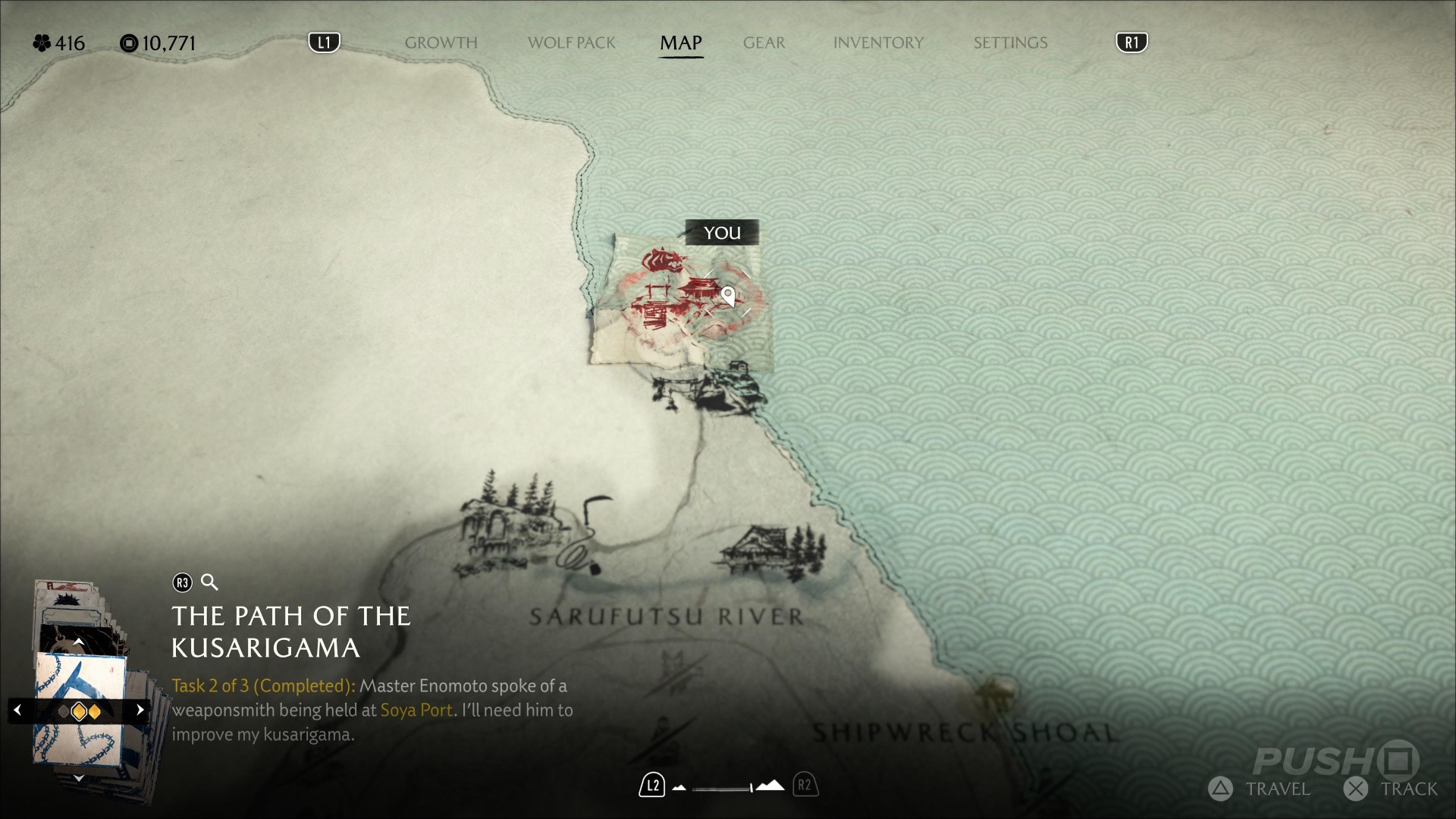Go to the Gear tab
Screen dimensions: 1456x819
[x=764, y=43]
